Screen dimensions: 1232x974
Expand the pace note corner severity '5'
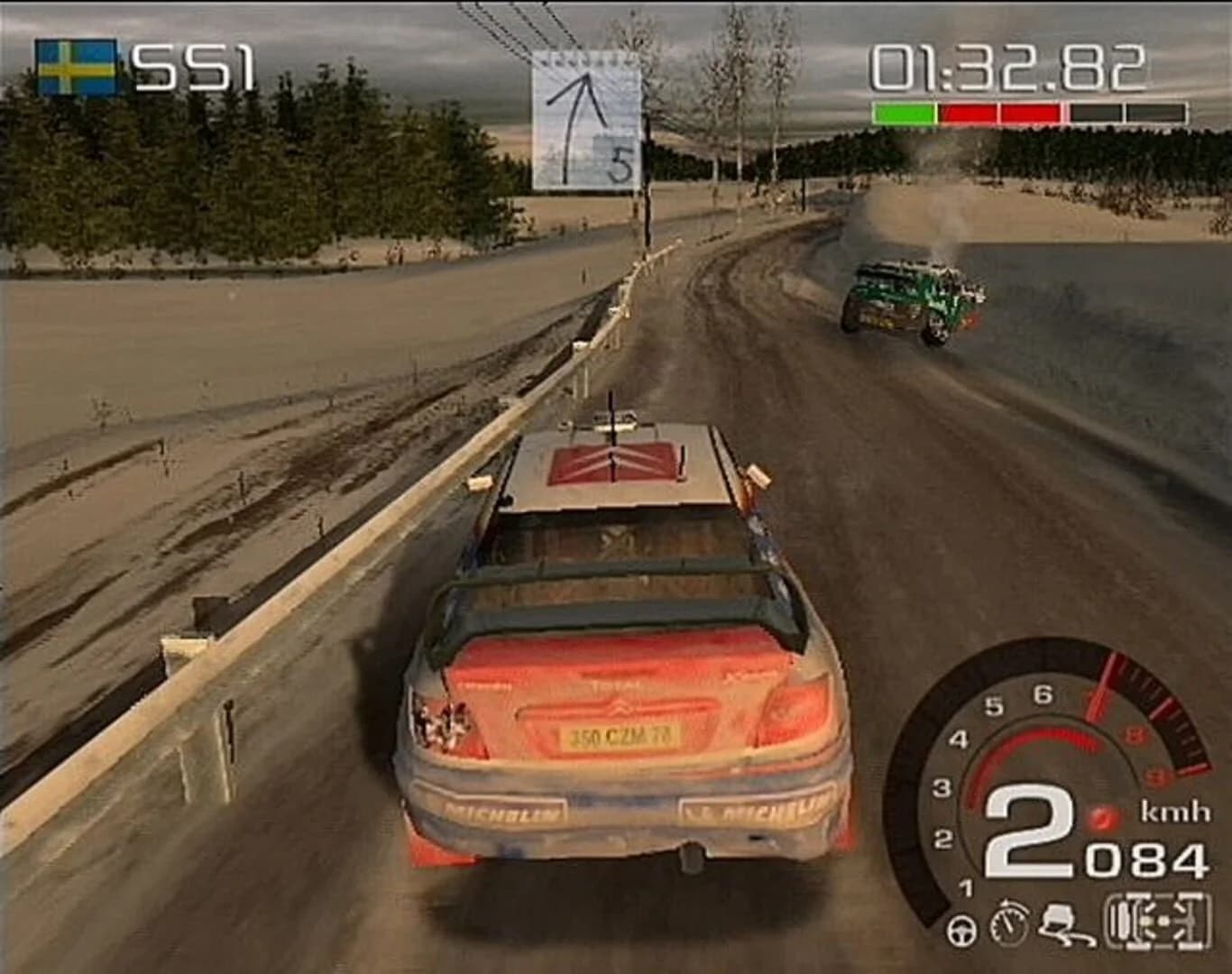(x=620, y=162)
